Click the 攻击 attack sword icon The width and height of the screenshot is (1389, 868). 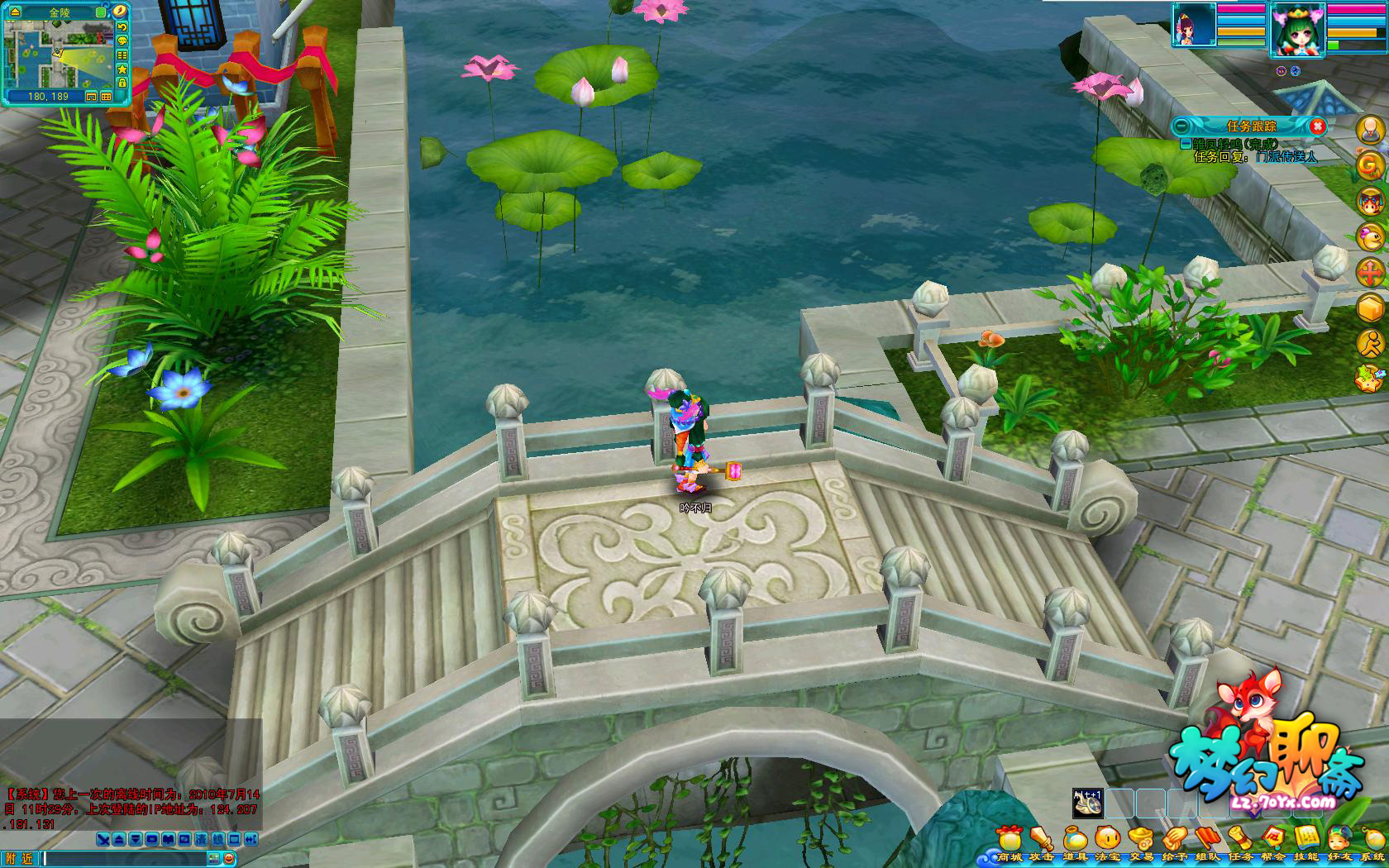[1043, 841]
